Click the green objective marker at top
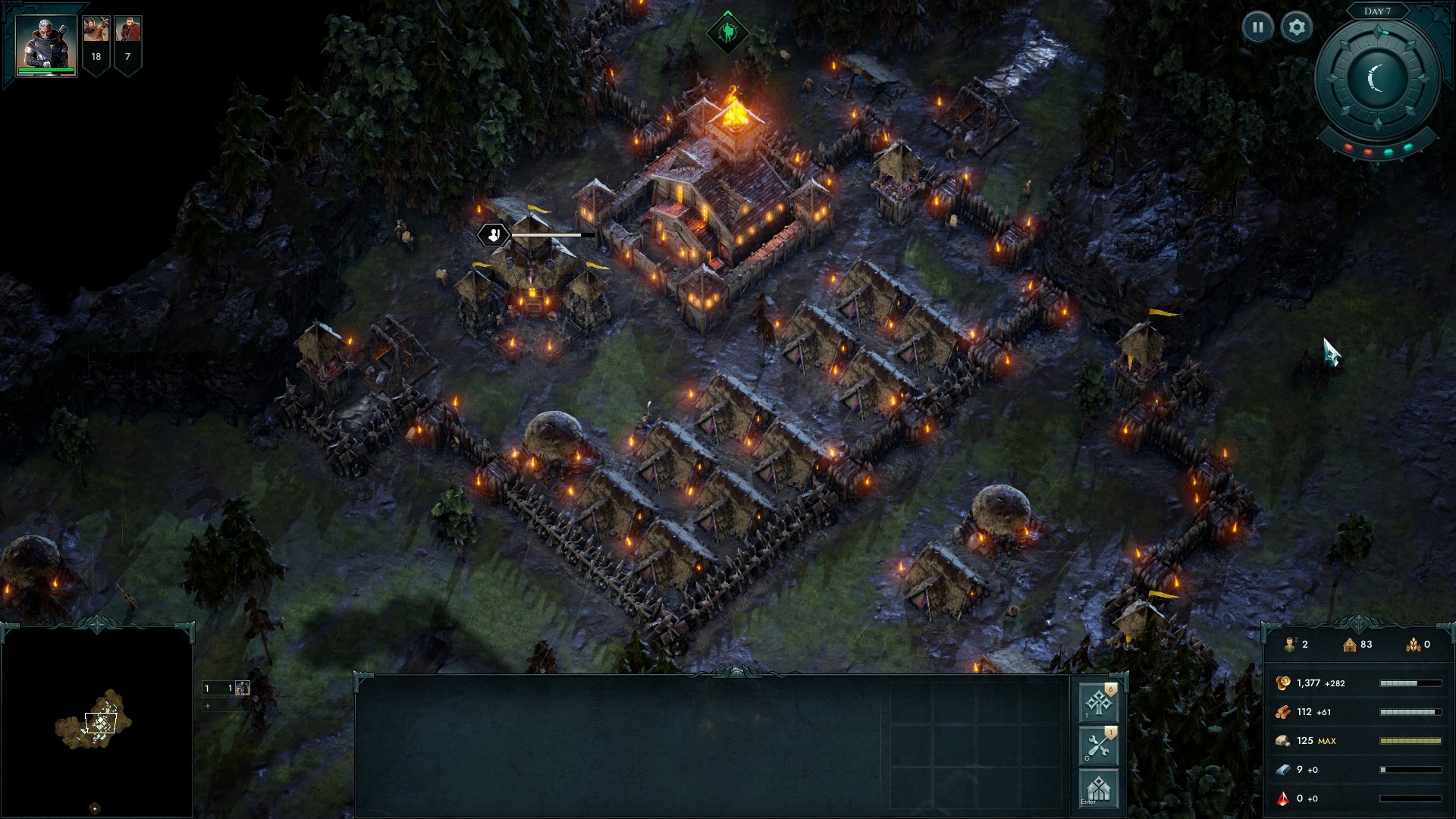 point(727,33)
